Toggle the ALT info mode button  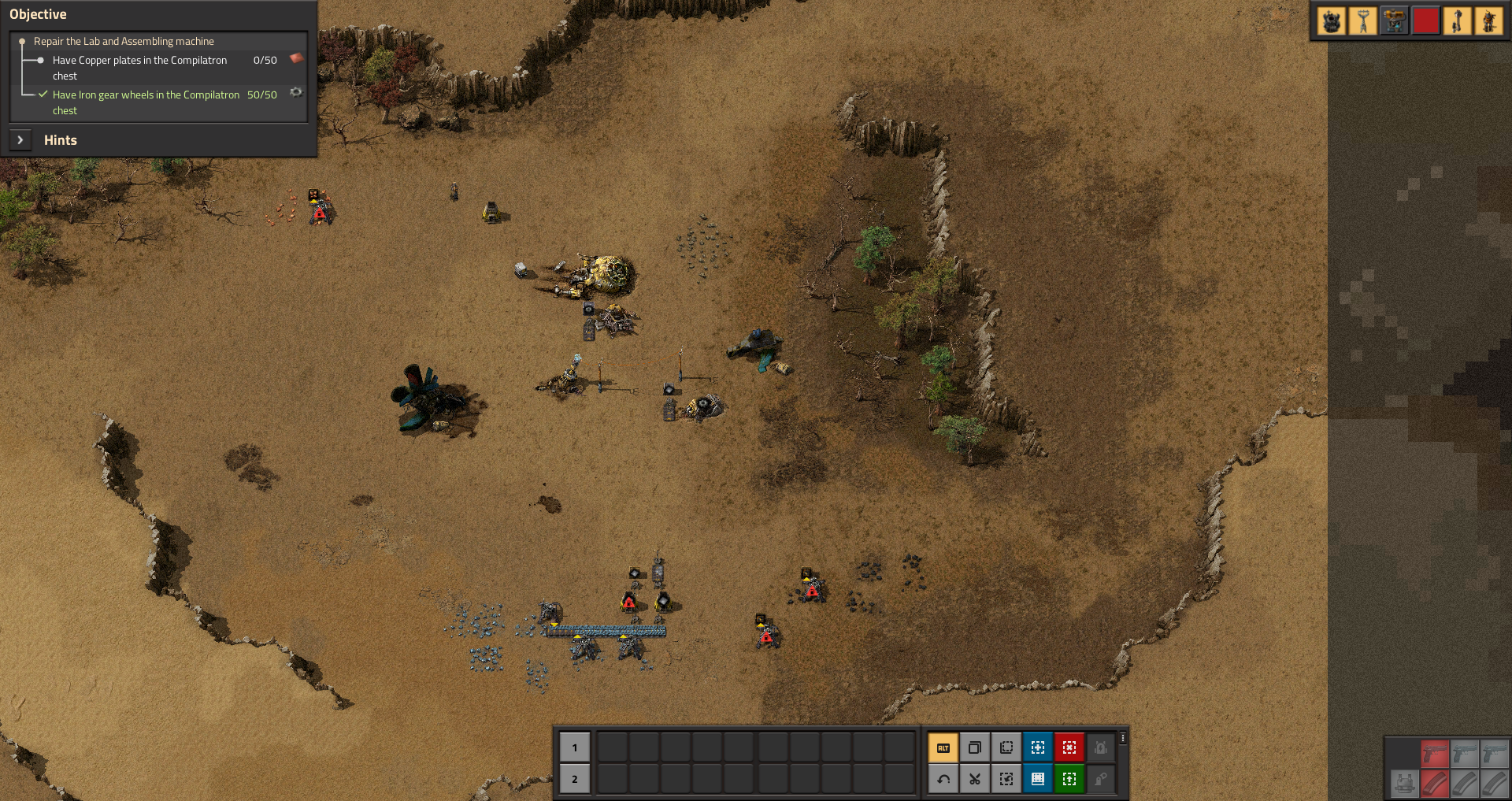coord(943,747)
